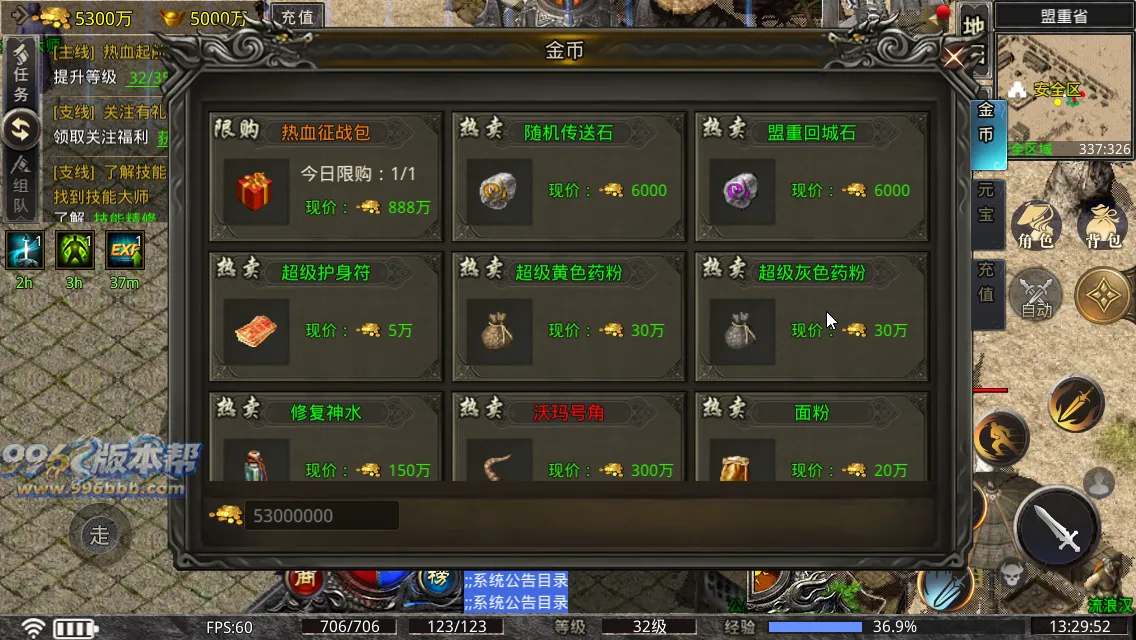
Task: Choose the 超级护身符 shop item
Action: [325, 317]
